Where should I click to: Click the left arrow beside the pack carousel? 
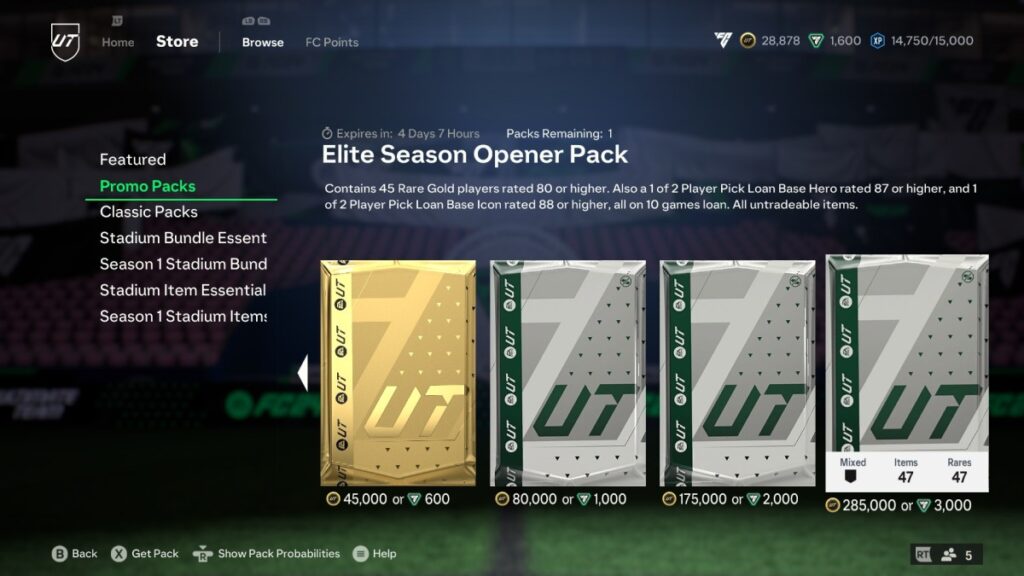tap(303, 373)
